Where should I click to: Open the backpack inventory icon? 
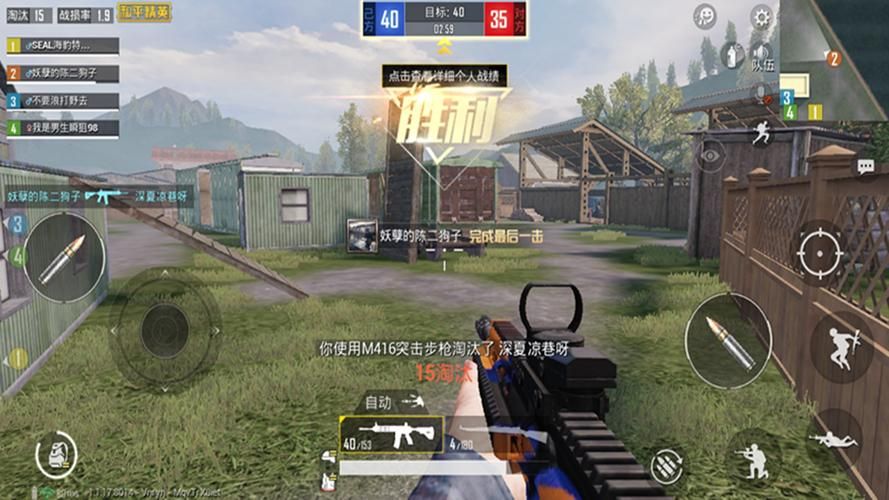[55, 455]
